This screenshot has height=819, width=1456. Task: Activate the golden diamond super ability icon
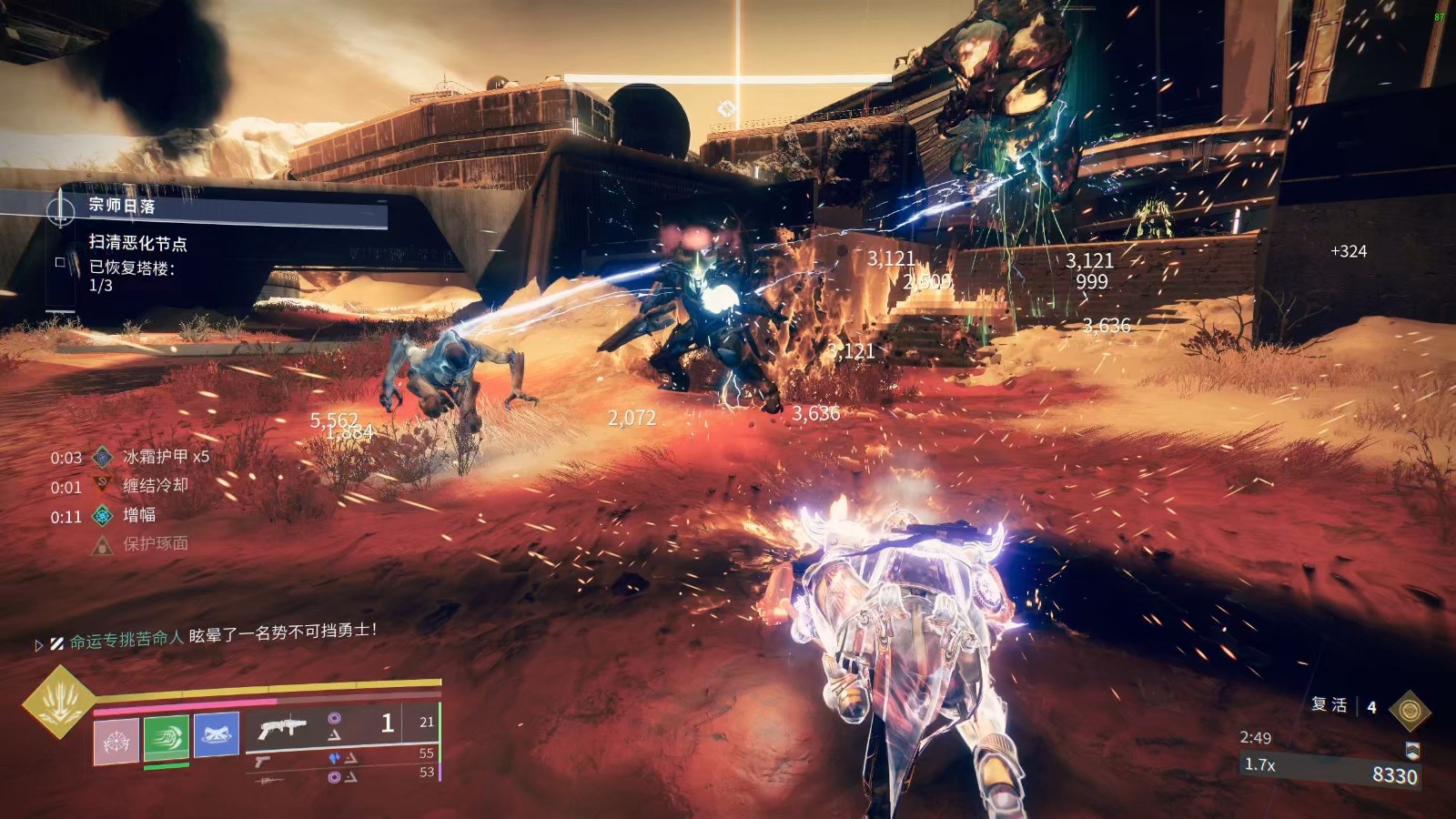click(x=58, y=702)
